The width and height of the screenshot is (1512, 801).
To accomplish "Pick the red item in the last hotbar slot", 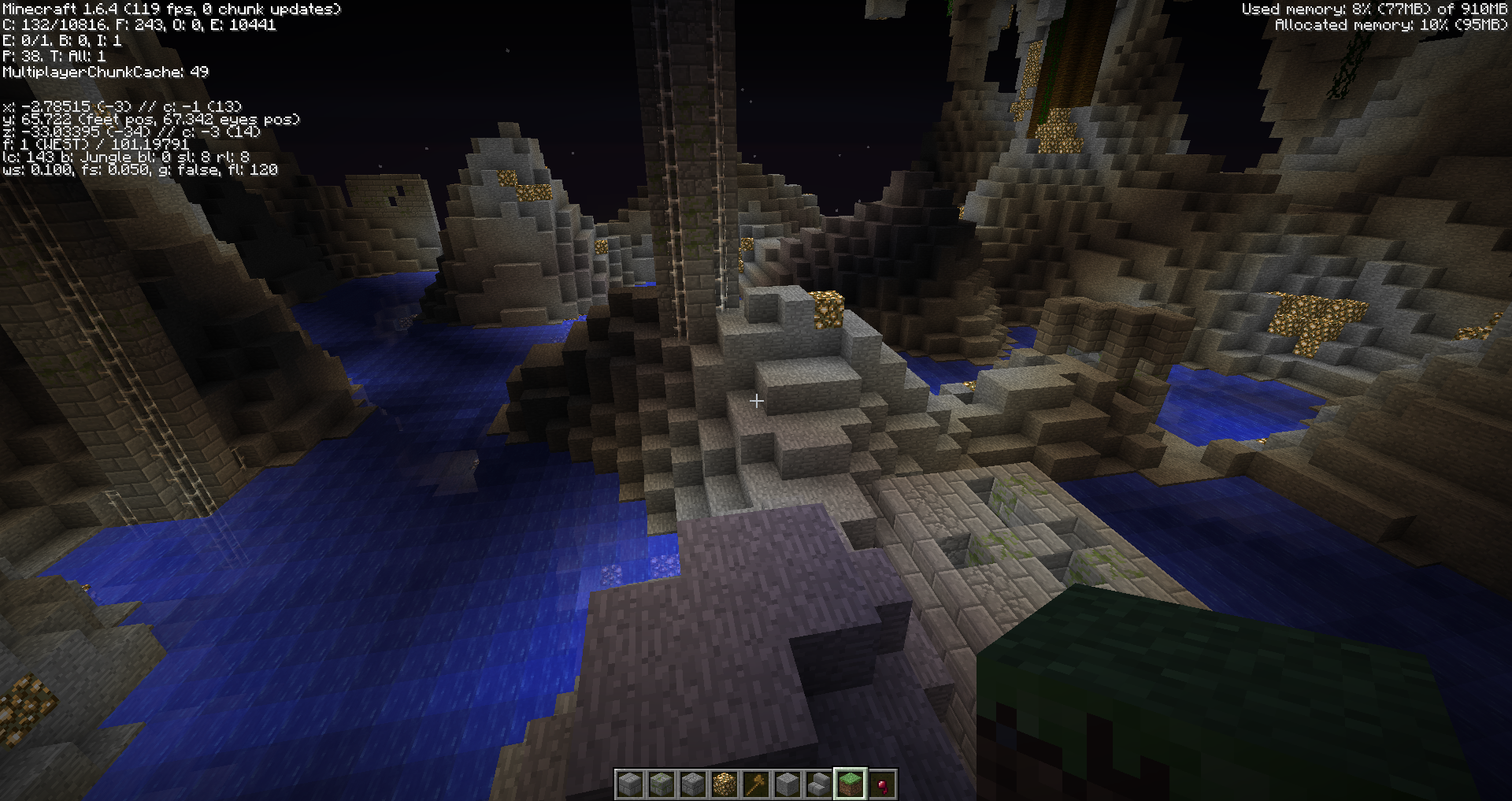I will [x=882, y=784].
